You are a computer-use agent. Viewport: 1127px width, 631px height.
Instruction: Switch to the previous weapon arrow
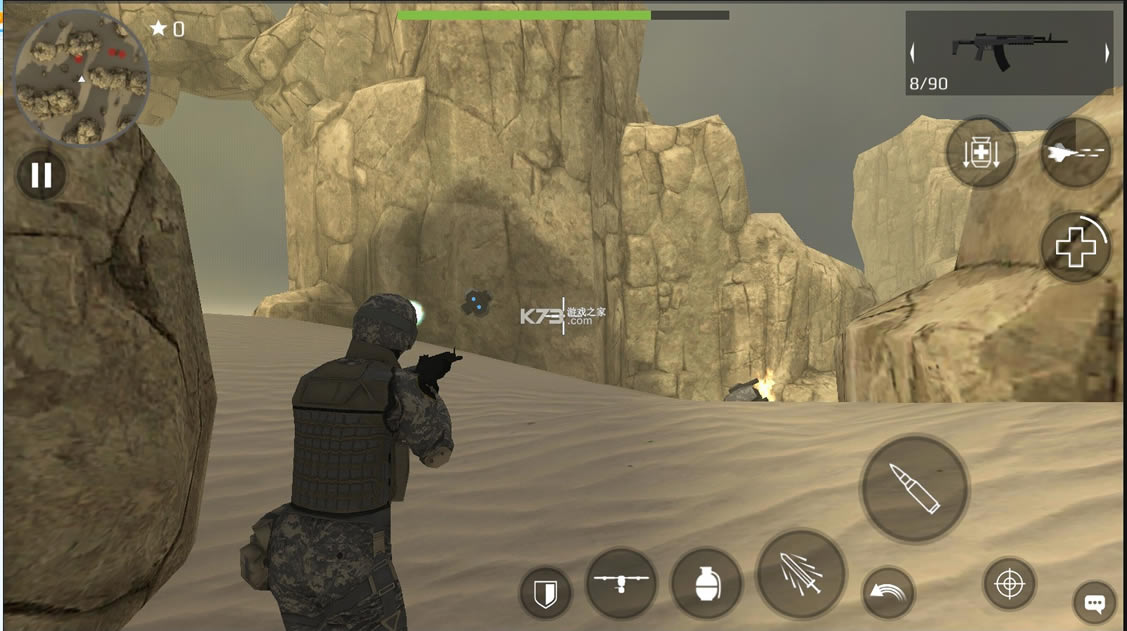913,53
